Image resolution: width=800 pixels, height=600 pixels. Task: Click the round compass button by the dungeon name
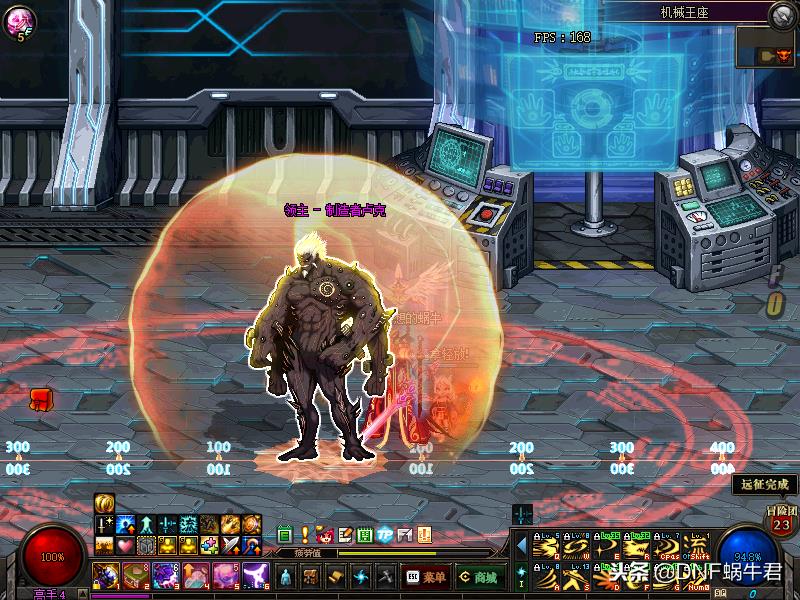(x=782, y=15)
